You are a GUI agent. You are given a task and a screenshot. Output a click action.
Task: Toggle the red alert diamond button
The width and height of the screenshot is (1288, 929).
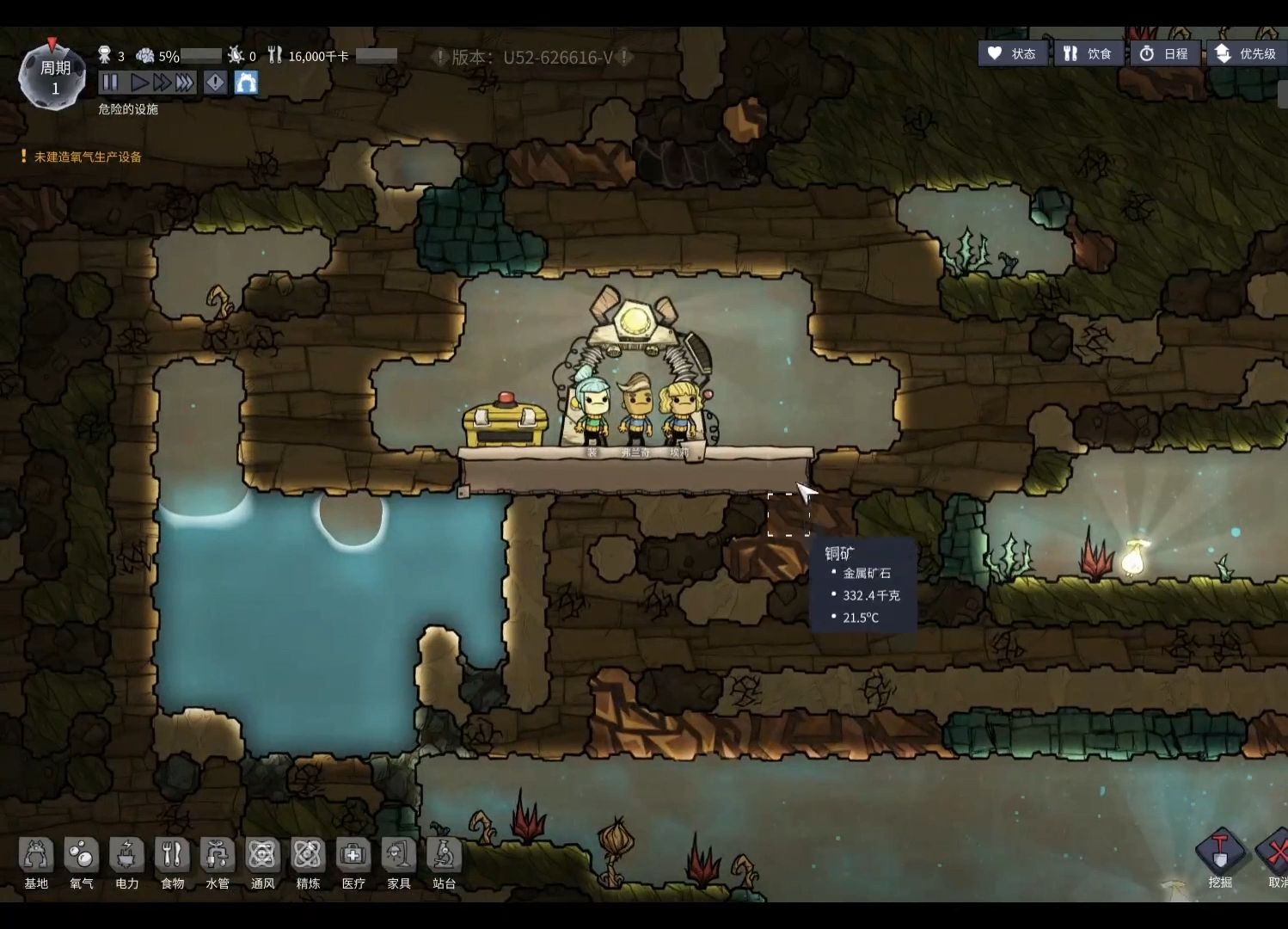215,83
